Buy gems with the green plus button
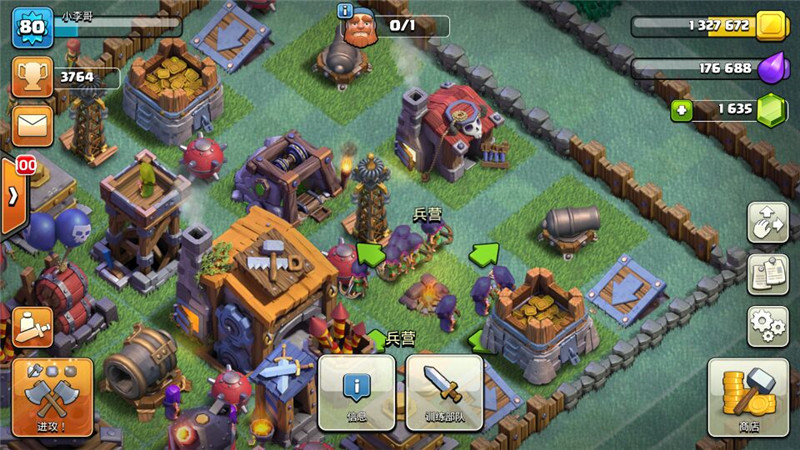This screenshot has height=450, width=800. tap(682, 110)
